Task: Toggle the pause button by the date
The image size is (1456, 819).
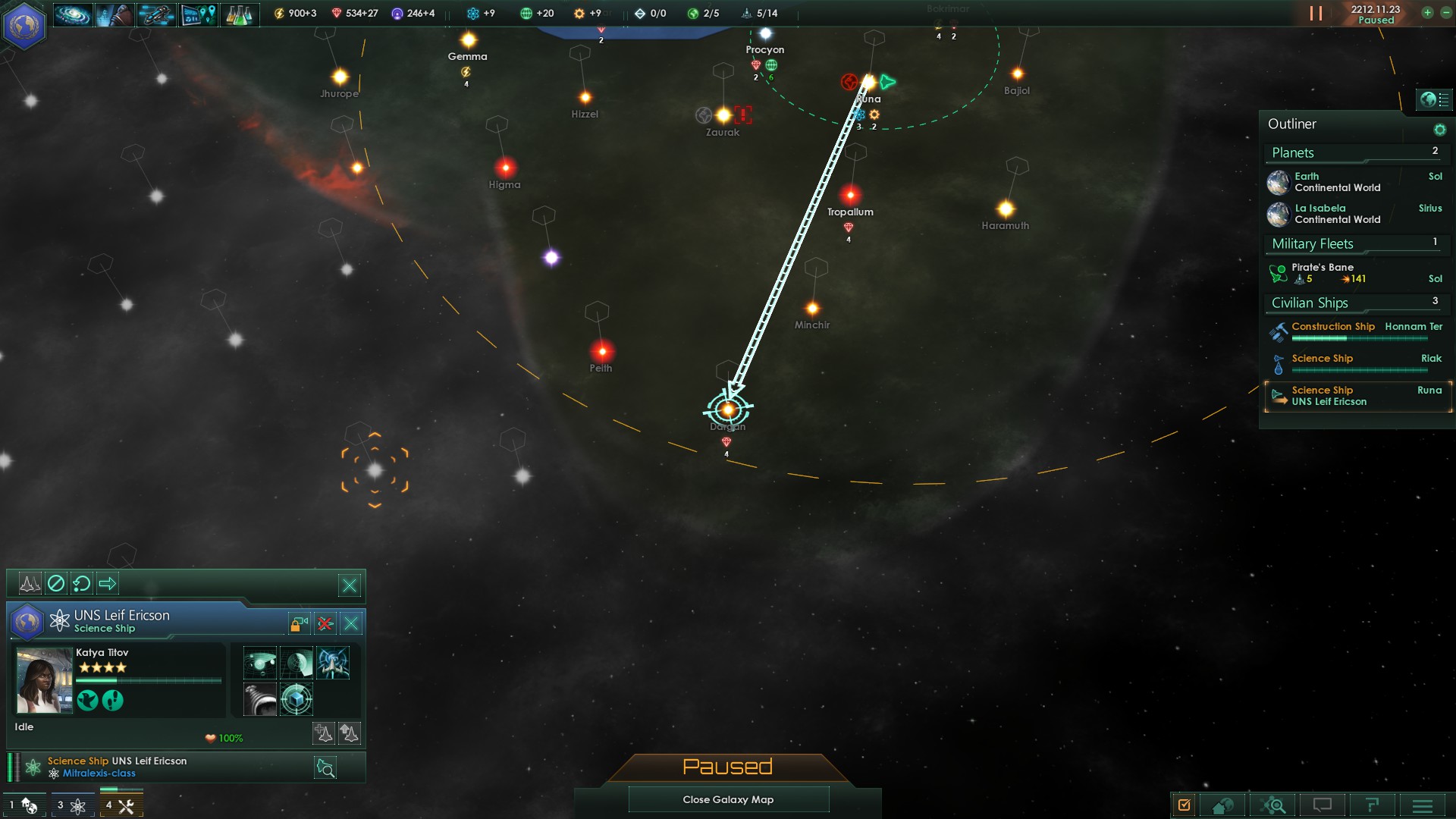Action: 1316,14
